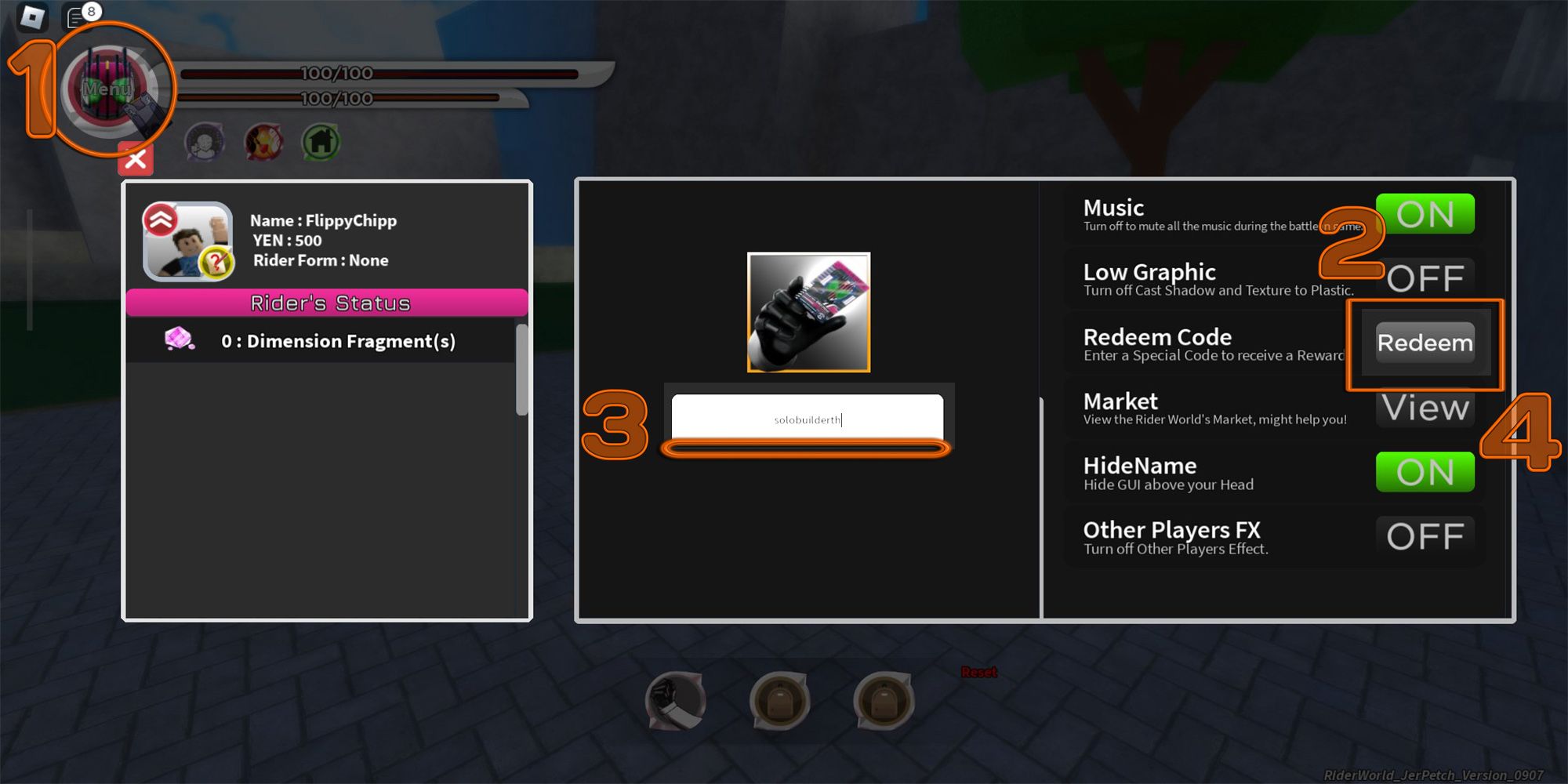Disable HideName to show GUI above head

pyautogui.click(x=1425, y=472)
